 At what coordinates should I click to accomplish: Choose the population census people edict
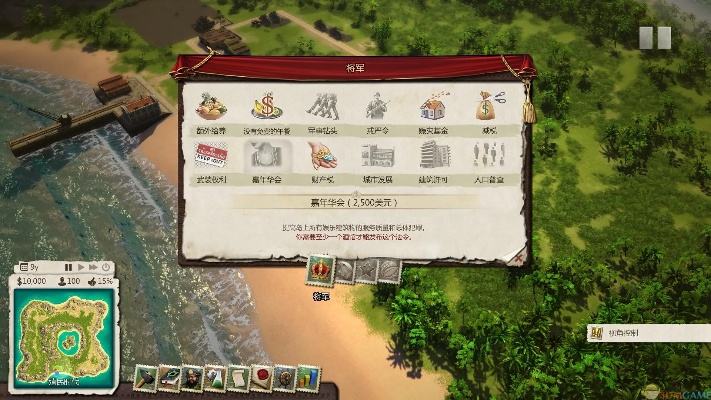point(489,155)
